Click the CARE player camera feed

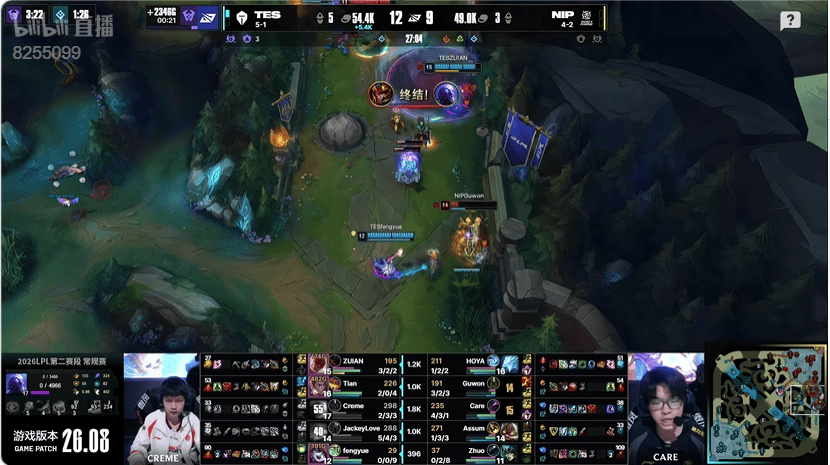pyautogui.click(x=664, y=407)
